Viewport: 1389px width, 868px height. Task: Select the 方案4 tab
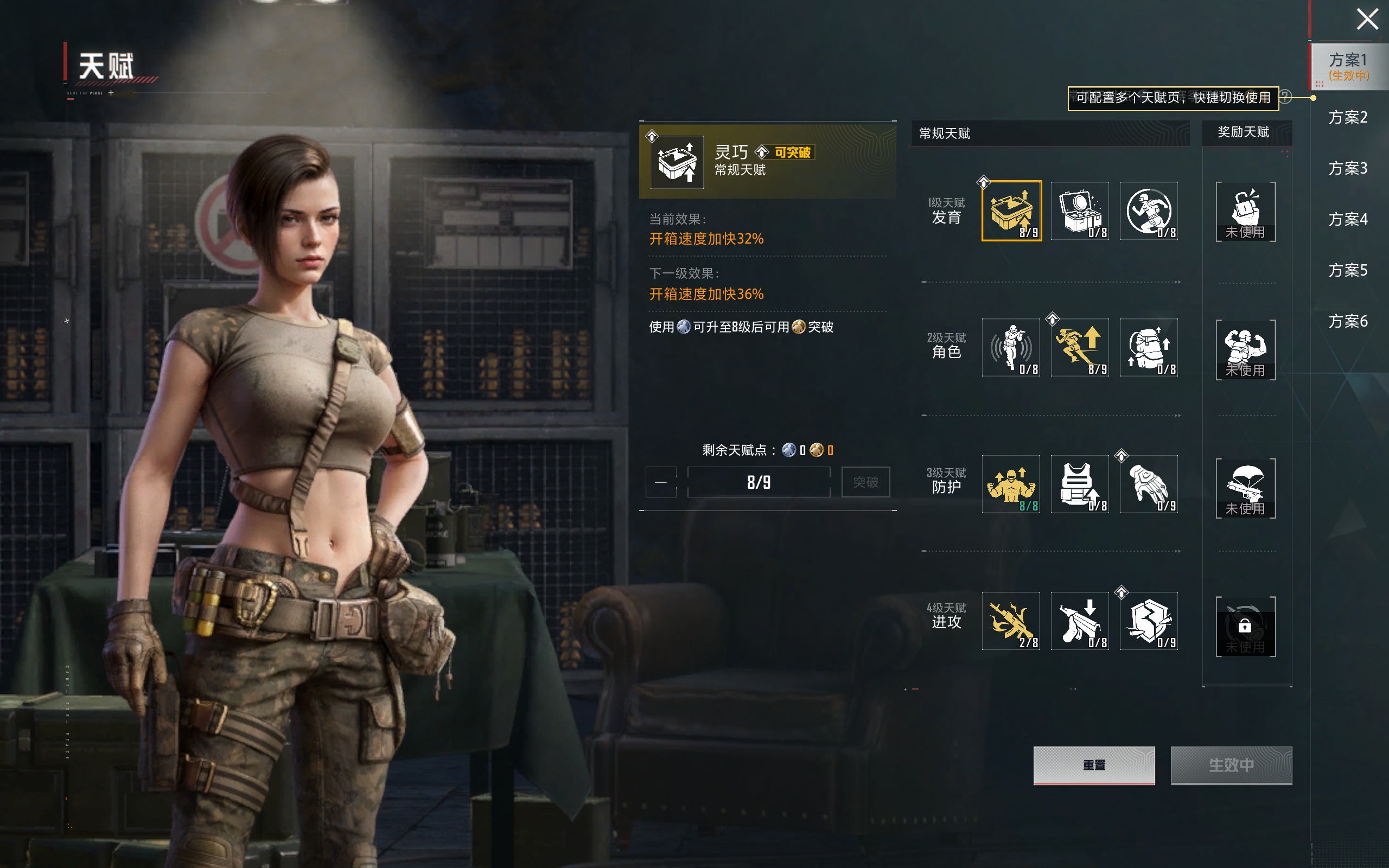pyautogui.click(x=1348, y=219)
